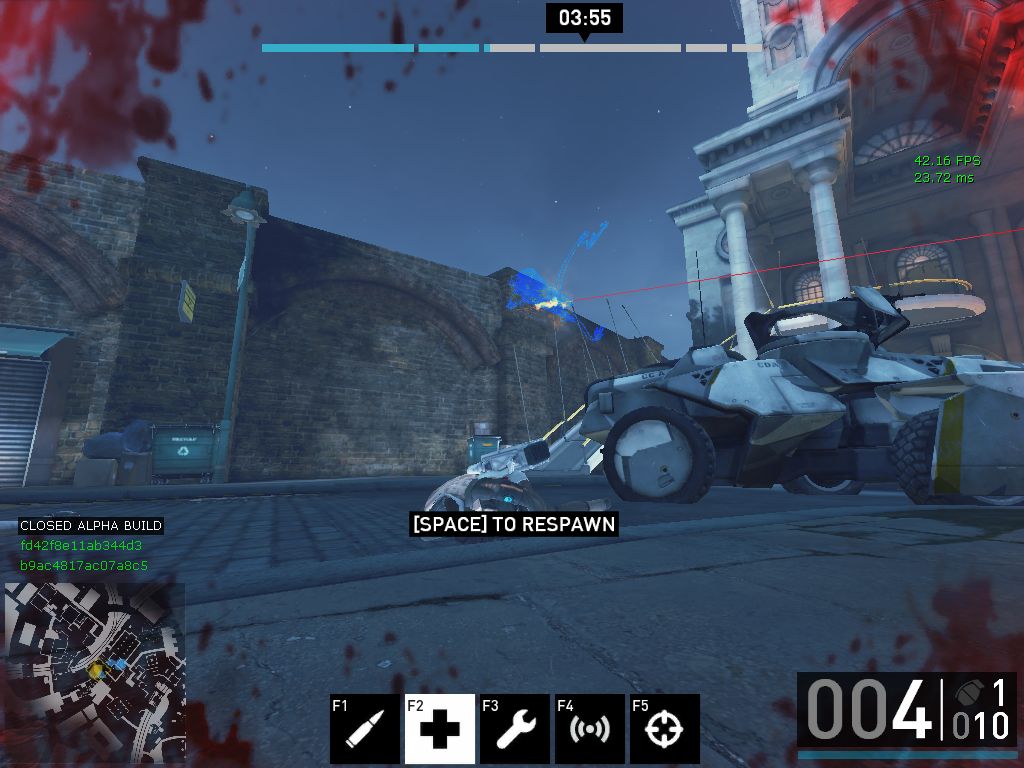This screenshot has height=768, width=1024.
Task: Select the F5 crosshair target slot
Action: (x=665, y=729)
